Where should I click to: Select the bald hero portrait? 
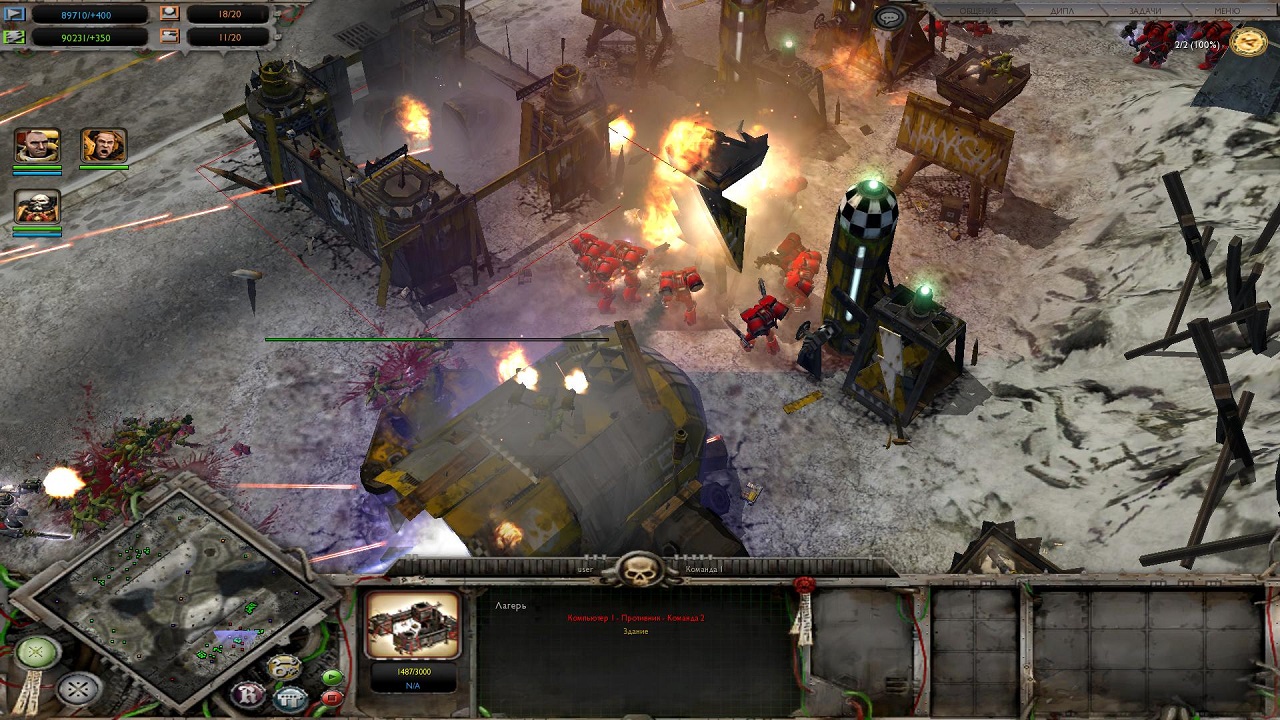(x=37, y=146)
